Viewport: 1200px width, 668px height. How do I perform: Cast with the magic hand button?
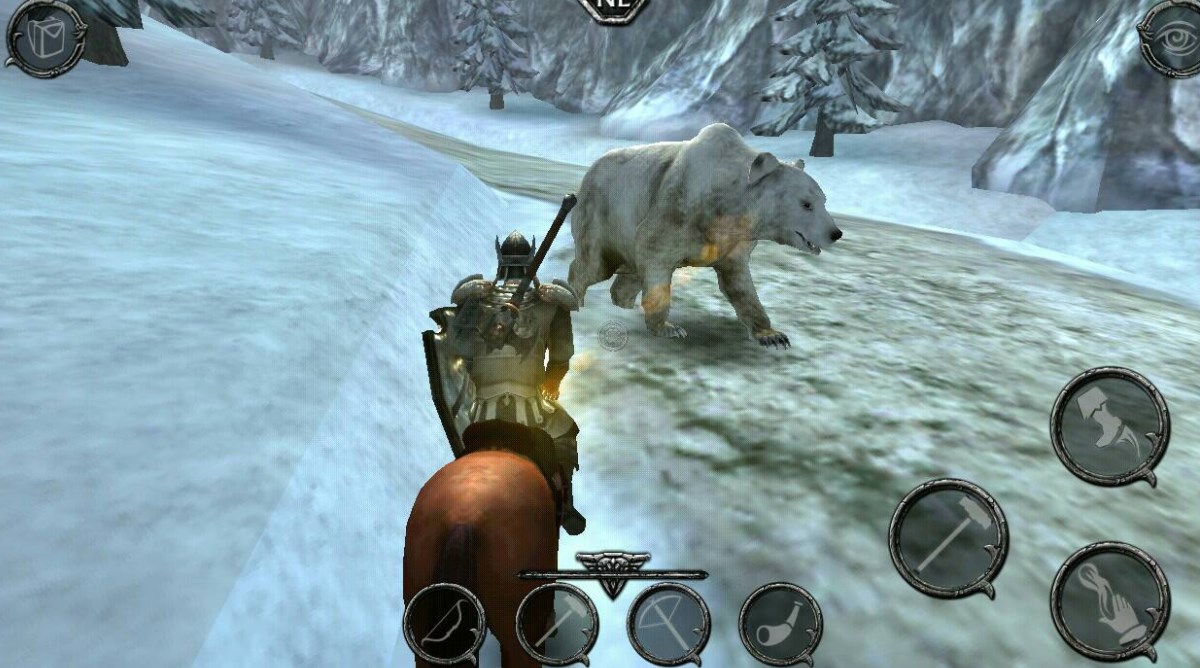point(1110,602)
